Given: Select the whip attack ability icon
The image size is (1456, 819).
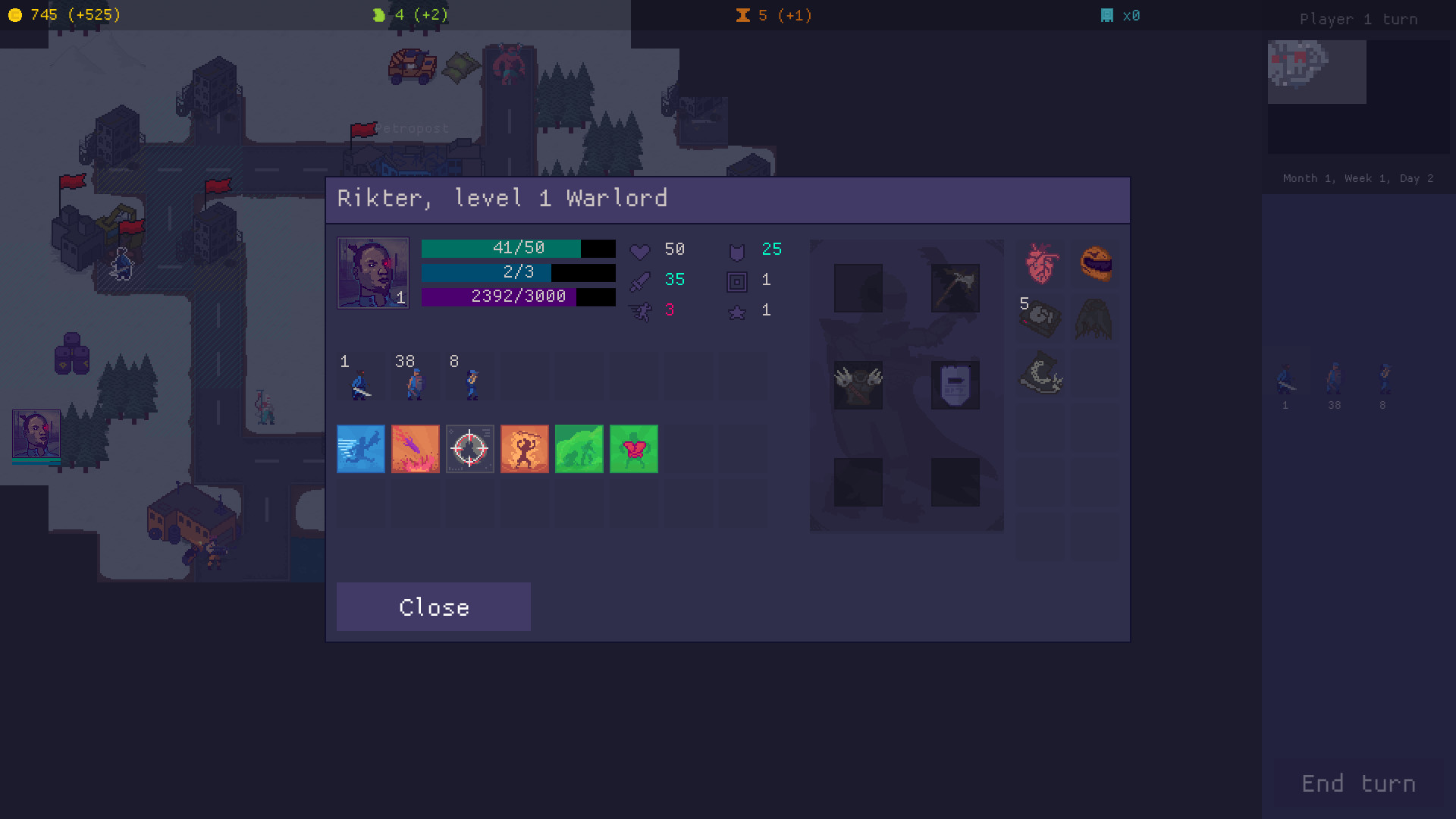Looking at the screenshot, I should coord(524,449).
